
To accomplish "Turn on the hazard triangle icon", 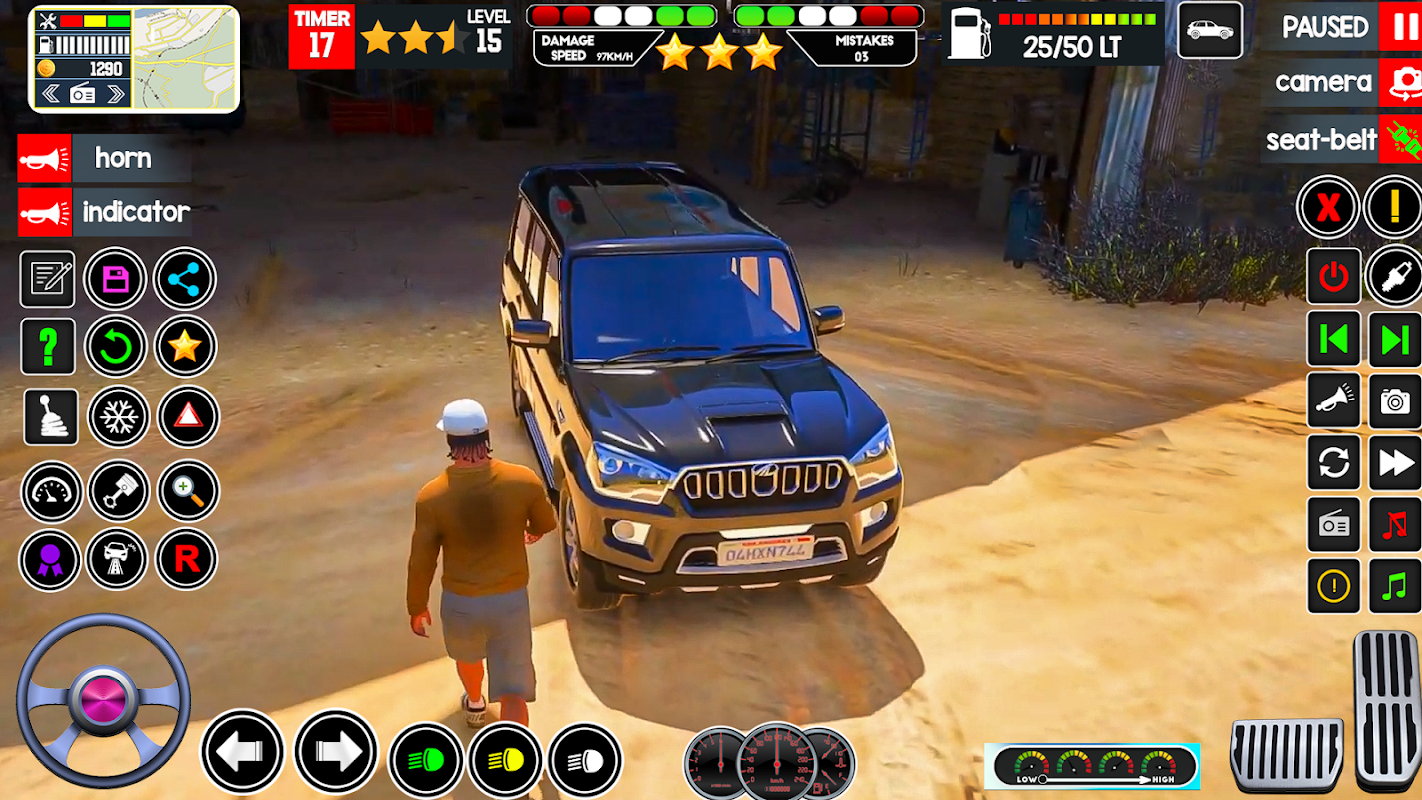I will pos(187,416).
